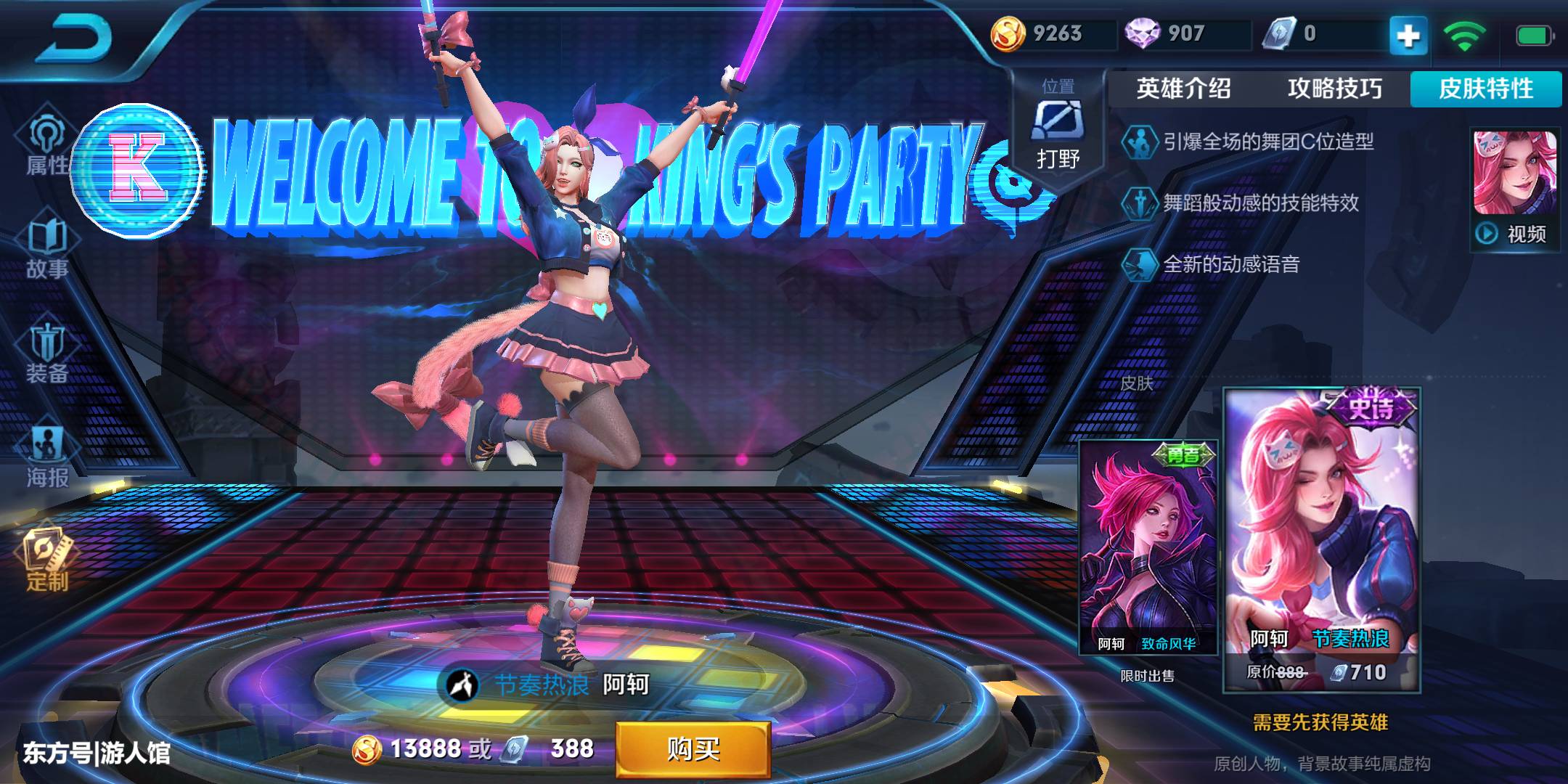Image resolution: width=1568 pixels, height=784 pixels.
Task: Open the 攻略技巧 tab
Action: (x=1334, y=89)
